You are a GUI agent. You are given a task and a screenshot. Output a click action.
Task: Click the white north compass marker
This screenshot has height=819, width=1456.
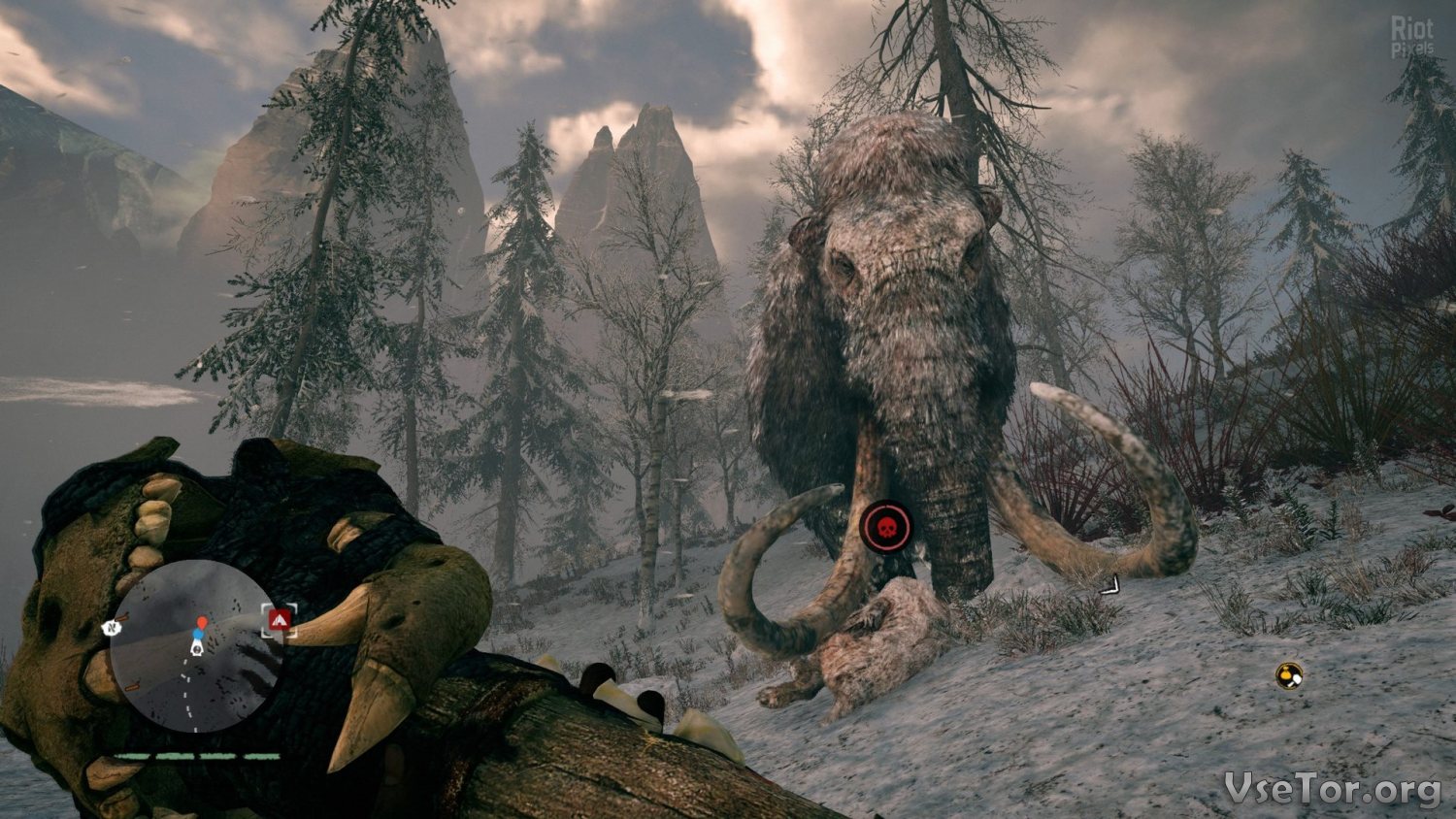click(x=111, y=628)
